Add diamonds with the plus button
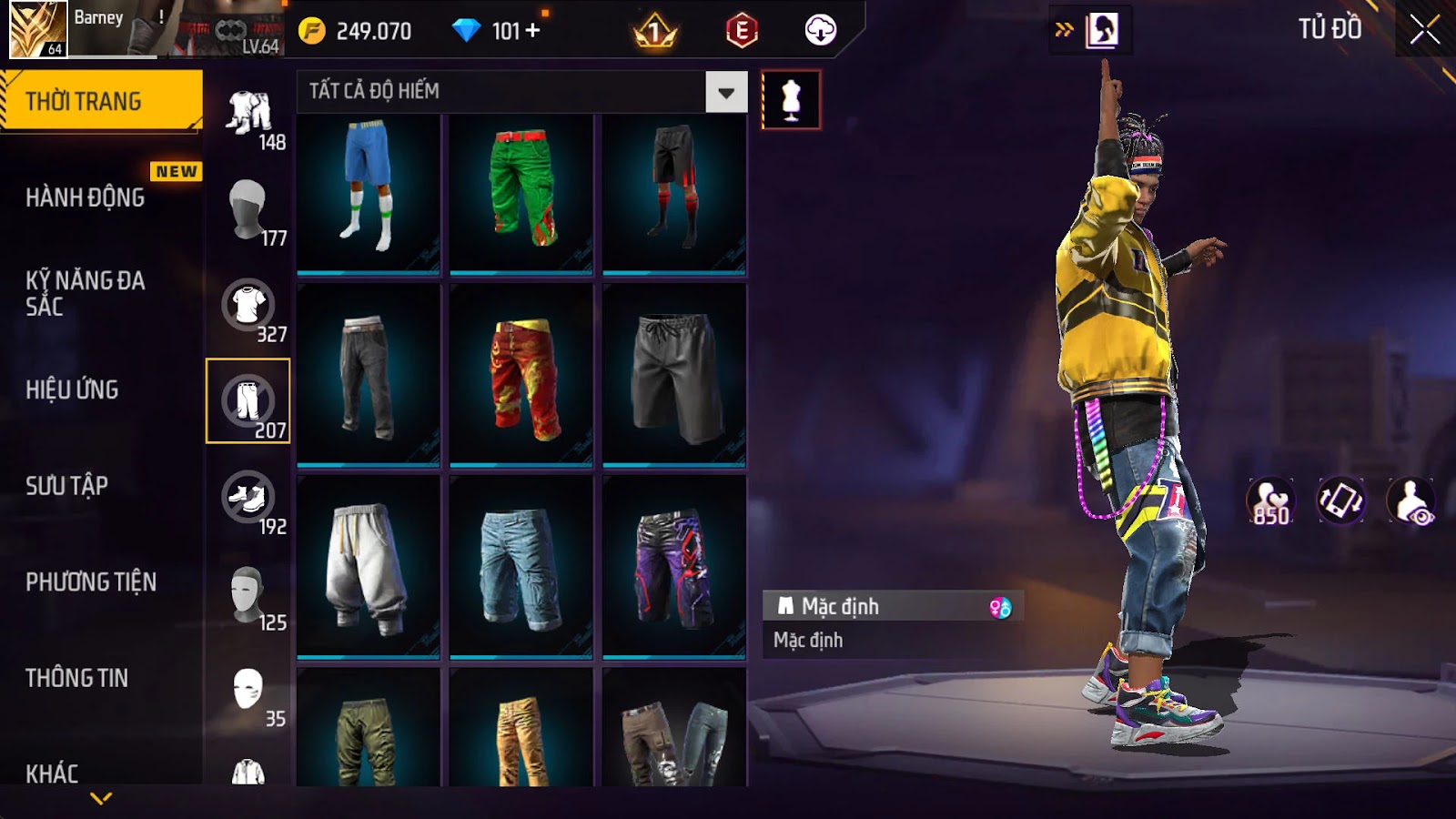The width and height of the screenshot is (1456, 819). (x=533, y=31)
